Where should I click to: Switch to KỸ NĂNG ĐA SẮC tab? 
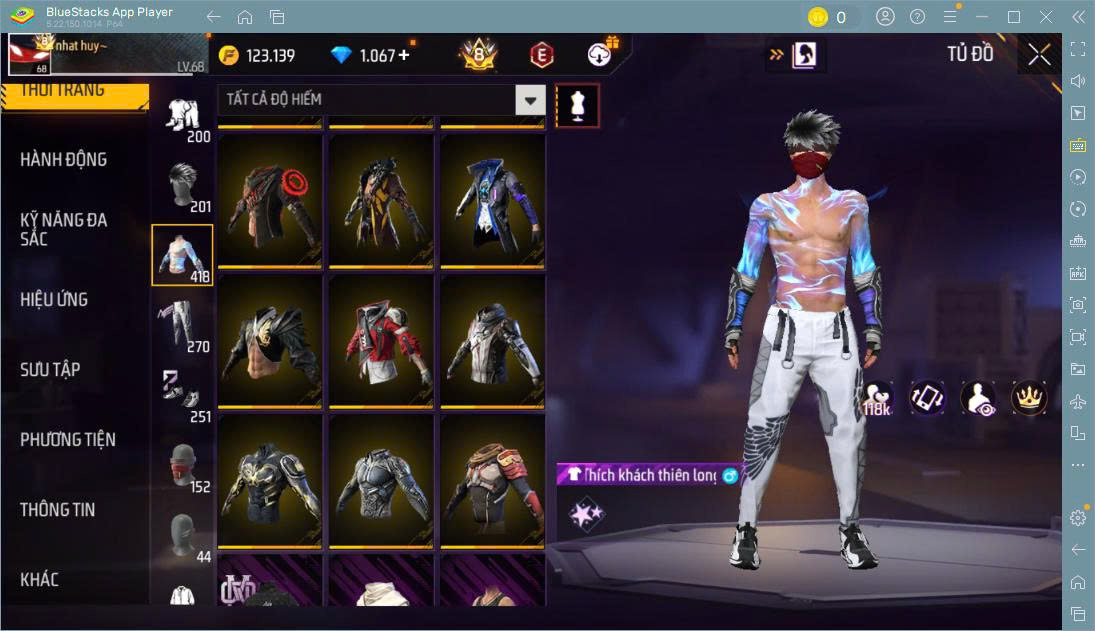[x=64, y=229]
